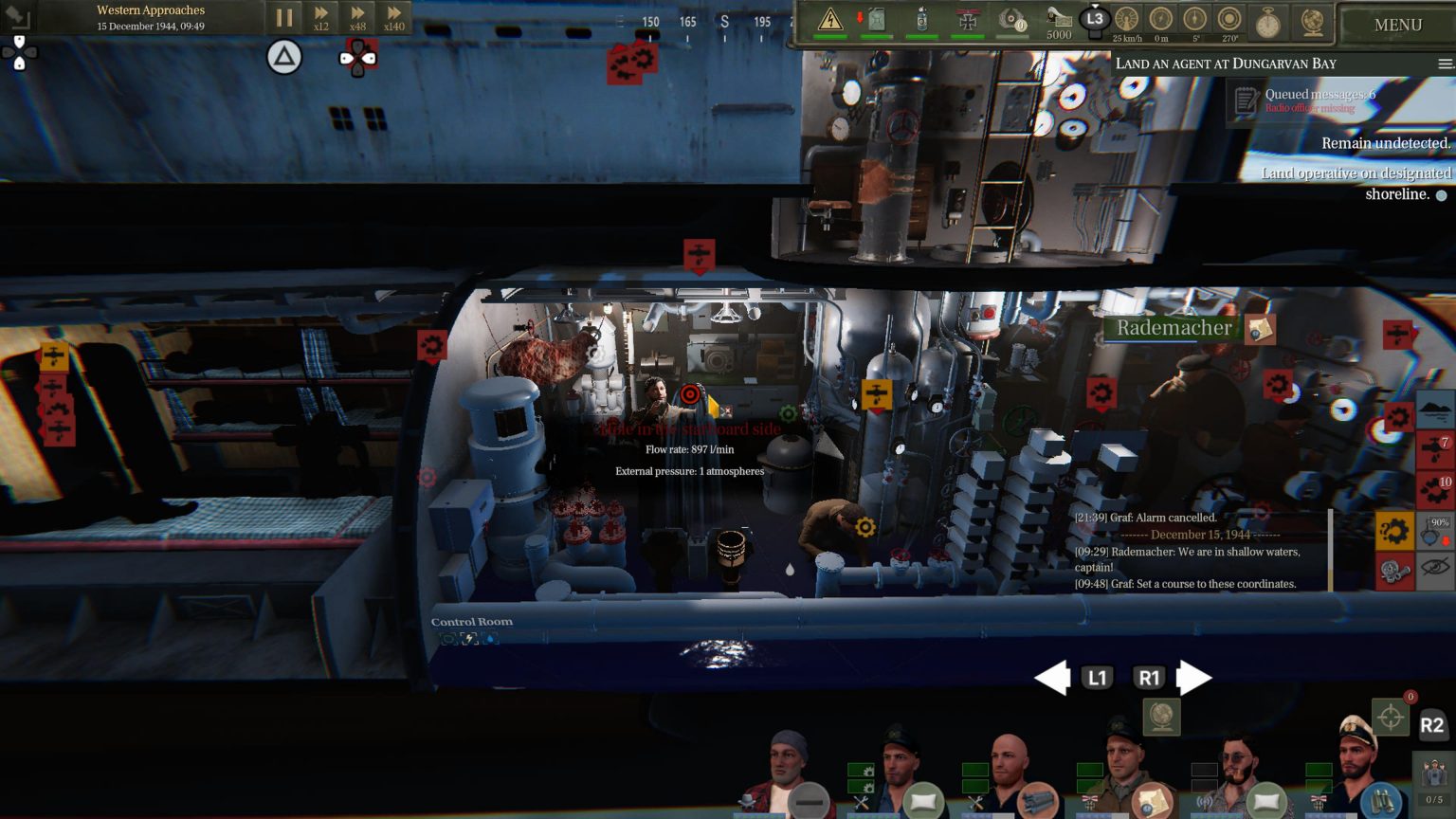
Task: Open the MENU button
Action: point(1397,25)
